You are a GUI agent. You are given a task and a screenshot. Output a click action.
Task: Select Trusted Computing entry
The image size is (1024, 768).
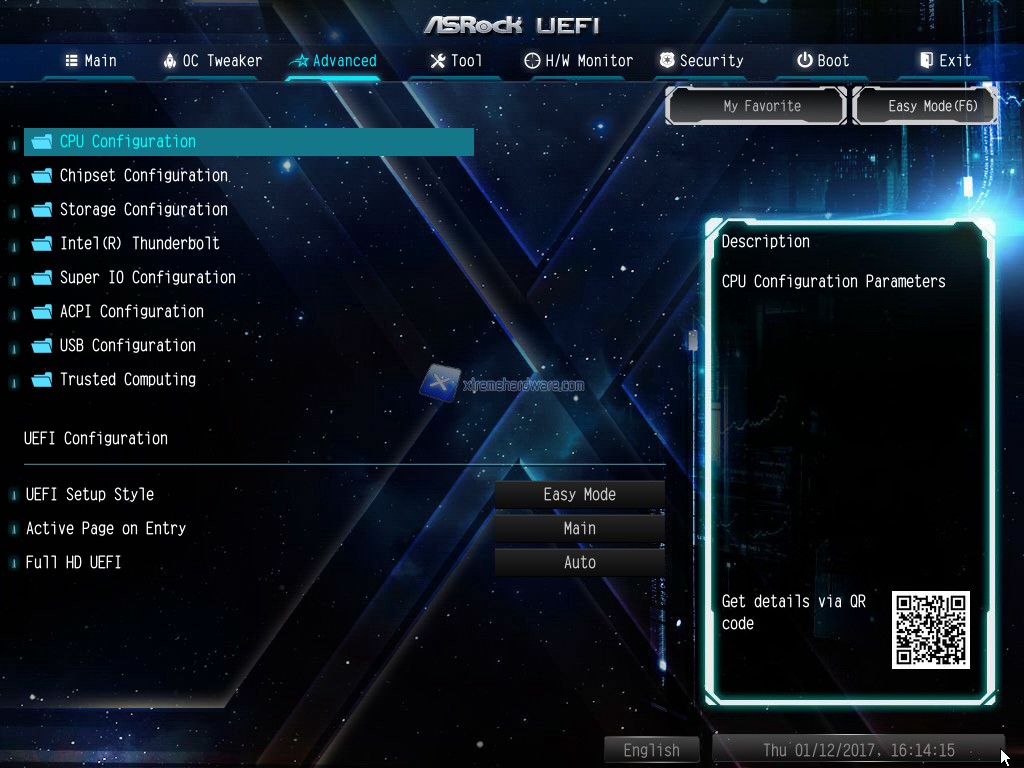(x=127, y=380)
